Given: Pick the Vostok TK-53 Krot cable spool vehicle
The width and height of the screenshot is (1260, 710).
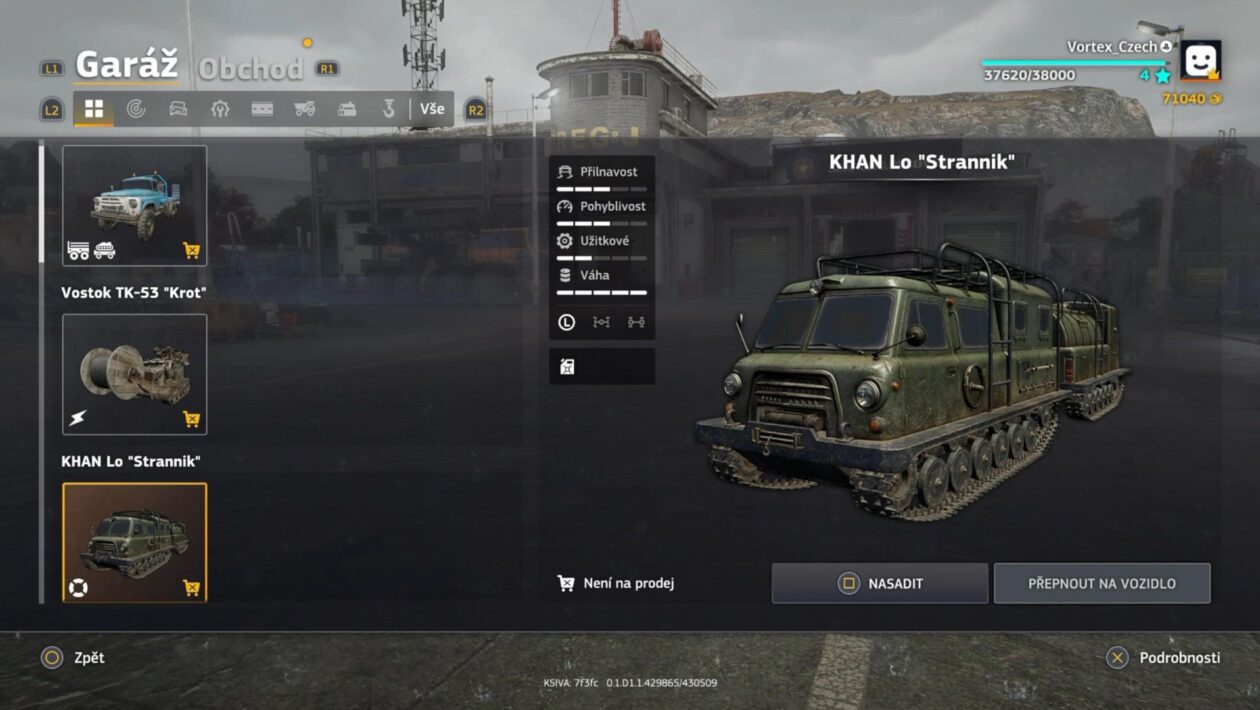Looking at the screenshot, I should 135,374.
